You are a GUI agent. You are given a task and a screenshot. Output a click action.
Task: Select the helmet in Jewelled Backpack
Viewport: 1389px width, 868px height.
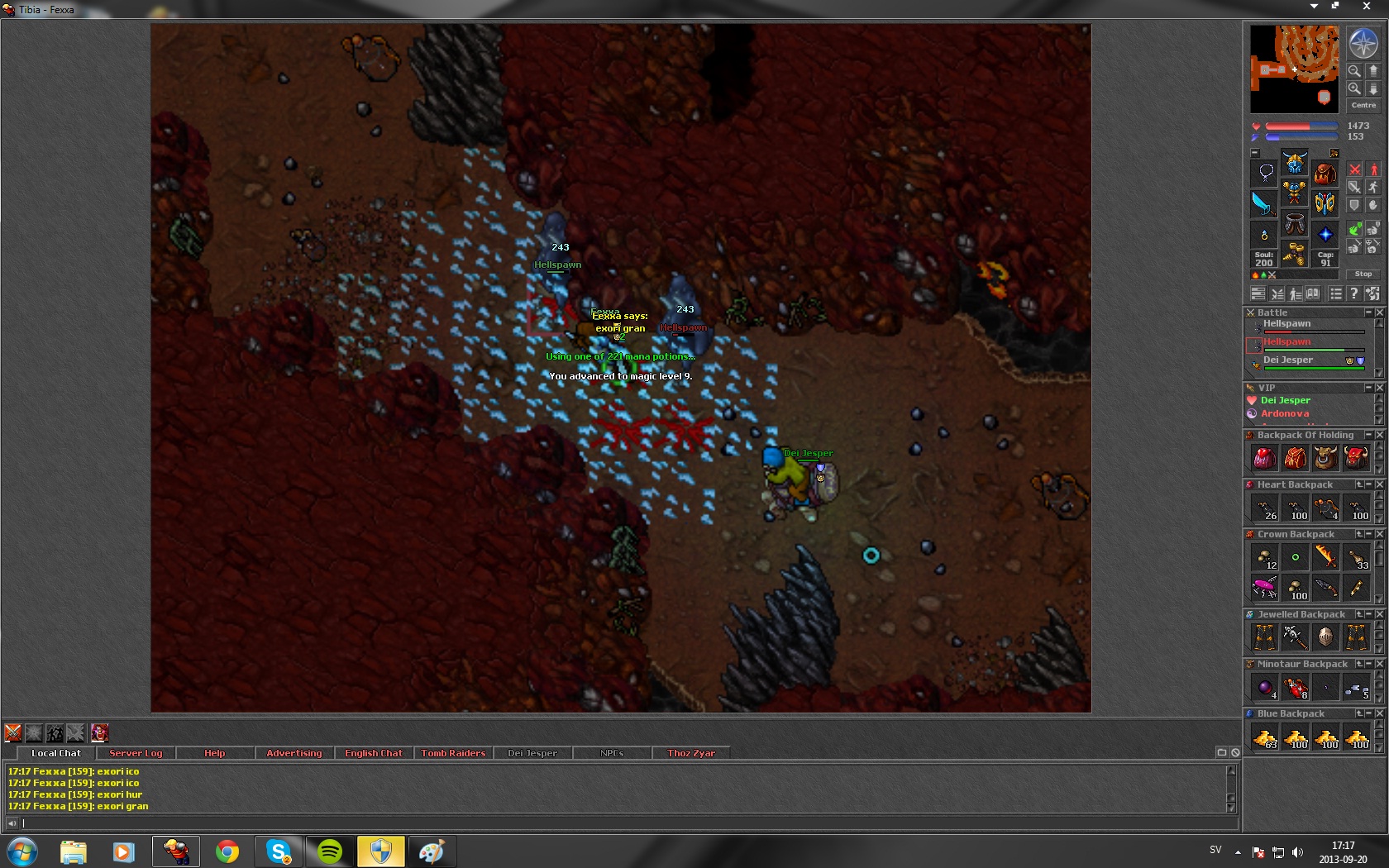(1325, 637)
